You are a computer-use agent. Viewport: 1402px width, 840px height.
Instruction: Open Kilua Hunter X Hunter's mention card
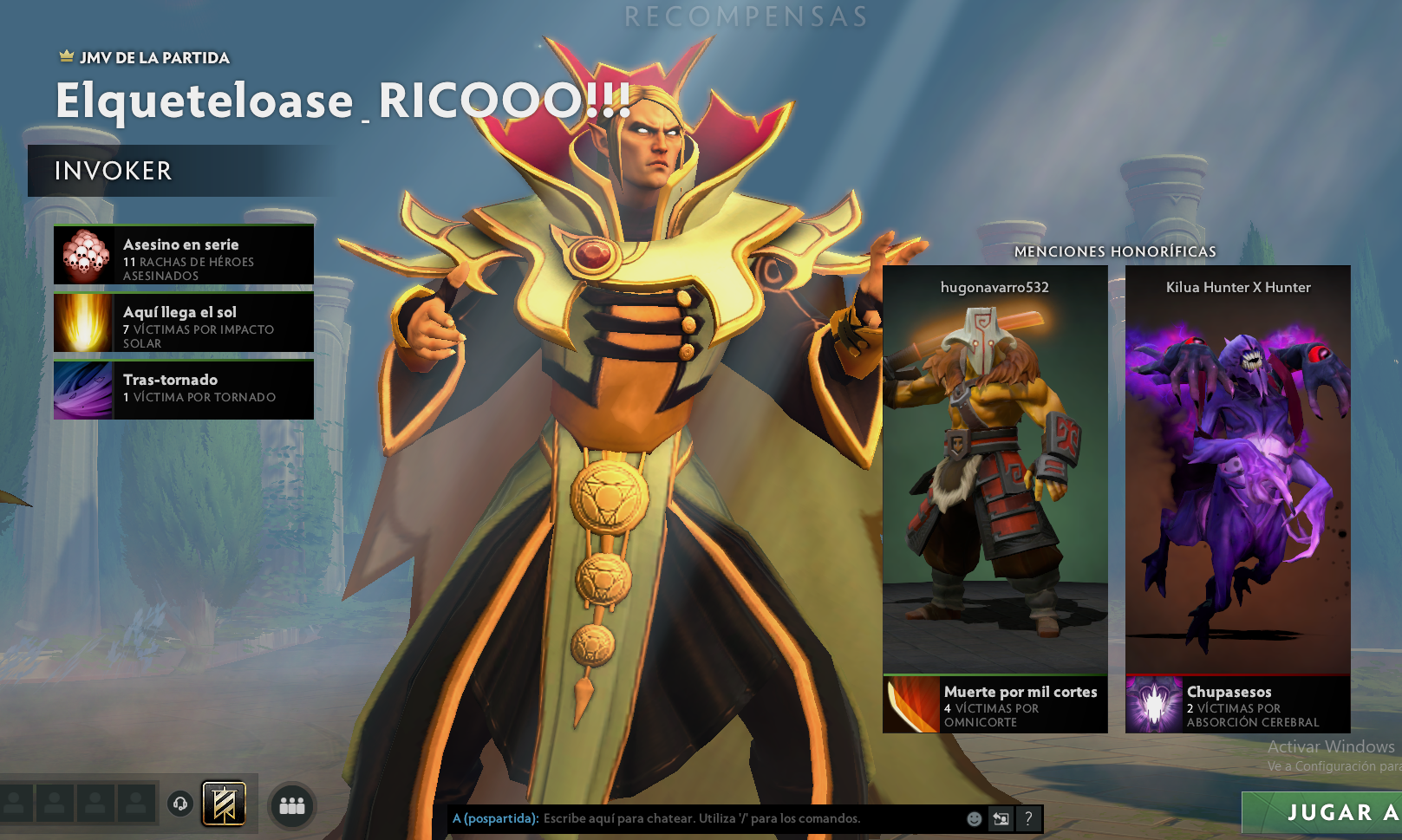coord(1237,468)
